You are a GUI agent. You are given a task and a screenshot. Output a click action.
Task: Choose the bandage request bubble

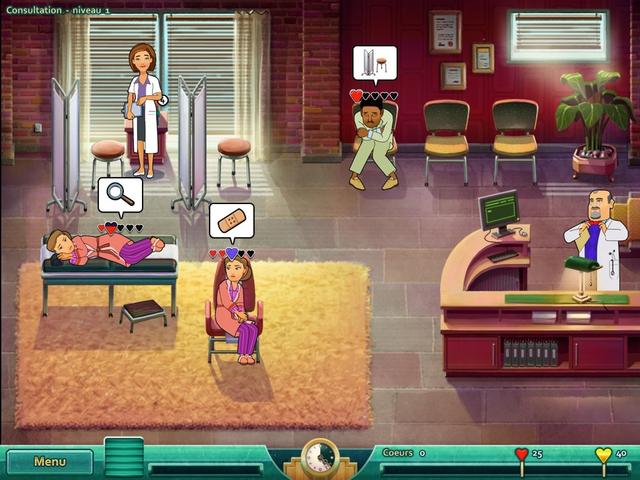231,219
